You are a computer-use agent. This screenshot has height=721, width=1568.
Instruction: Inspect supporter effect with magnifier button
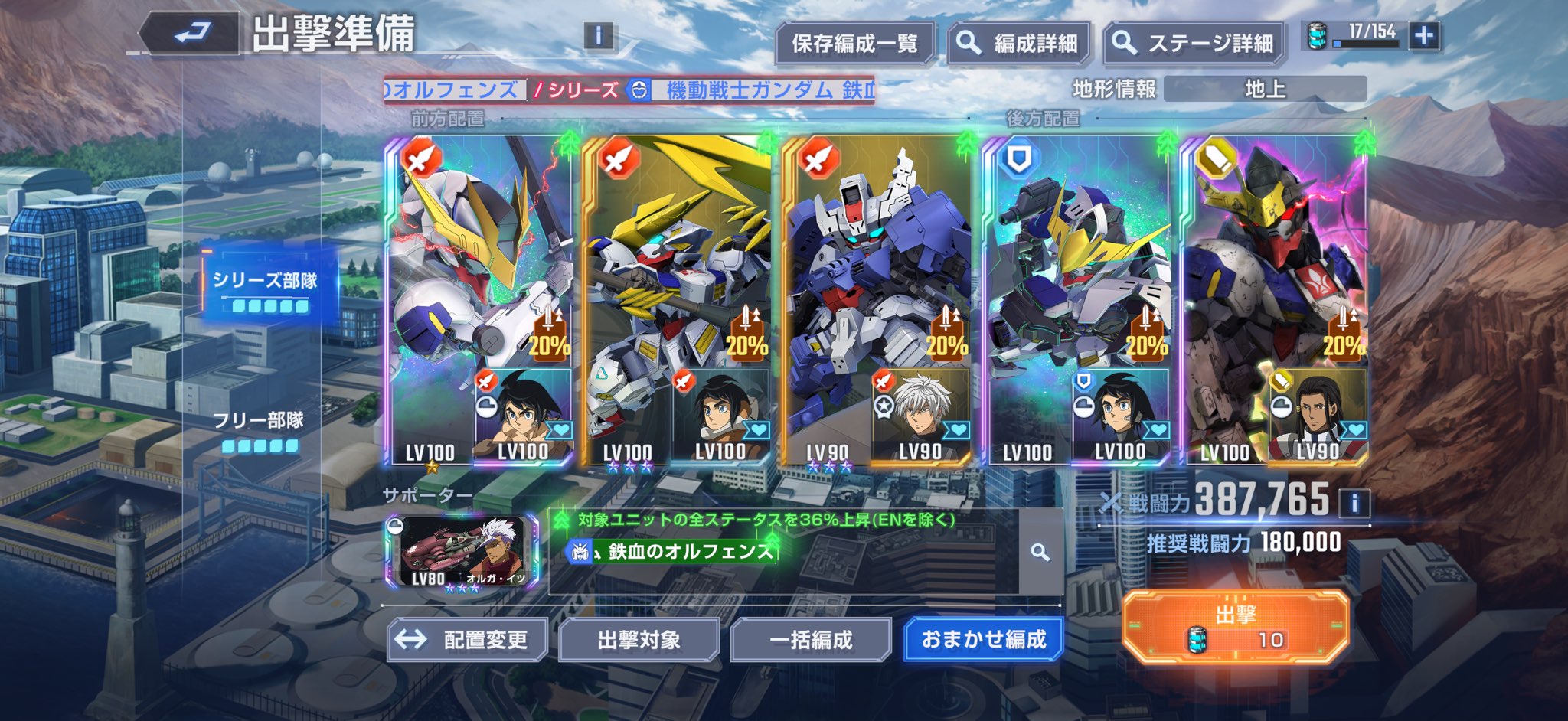coord(1039,552)
